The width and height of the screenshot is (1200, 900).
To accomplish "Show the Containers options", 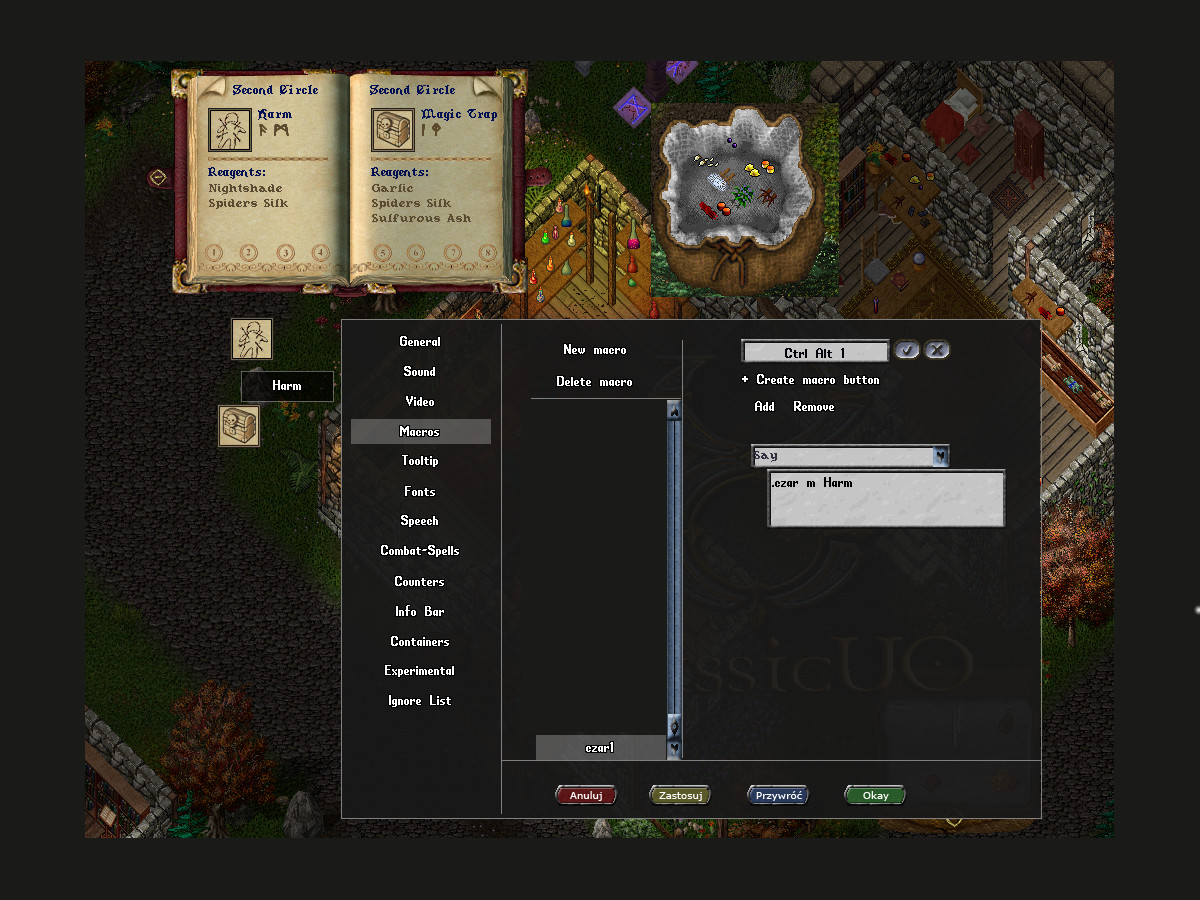I will point(420,642).
